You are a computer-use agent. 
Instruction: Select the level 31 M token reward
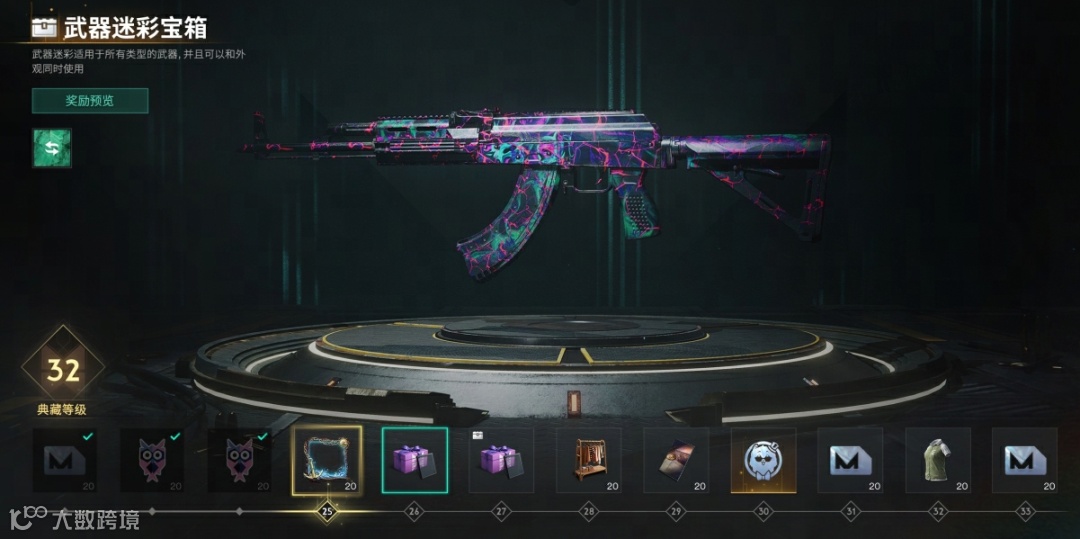point(850,460)
